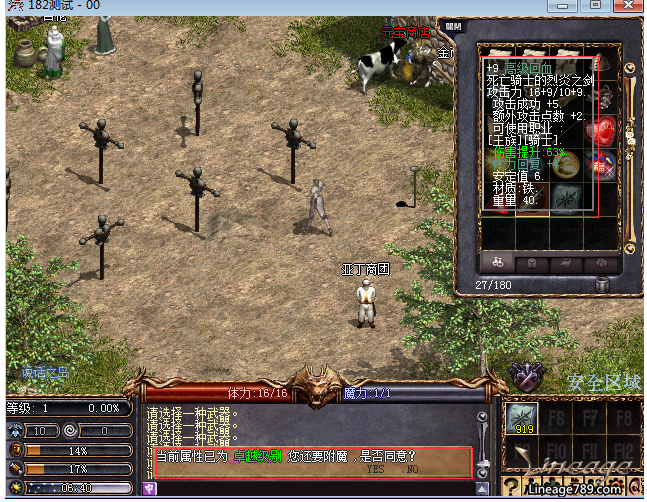This screenshot has height=502, width=647.
Task: Select the empty F6 hotkey slot
Action: (556, 416)
